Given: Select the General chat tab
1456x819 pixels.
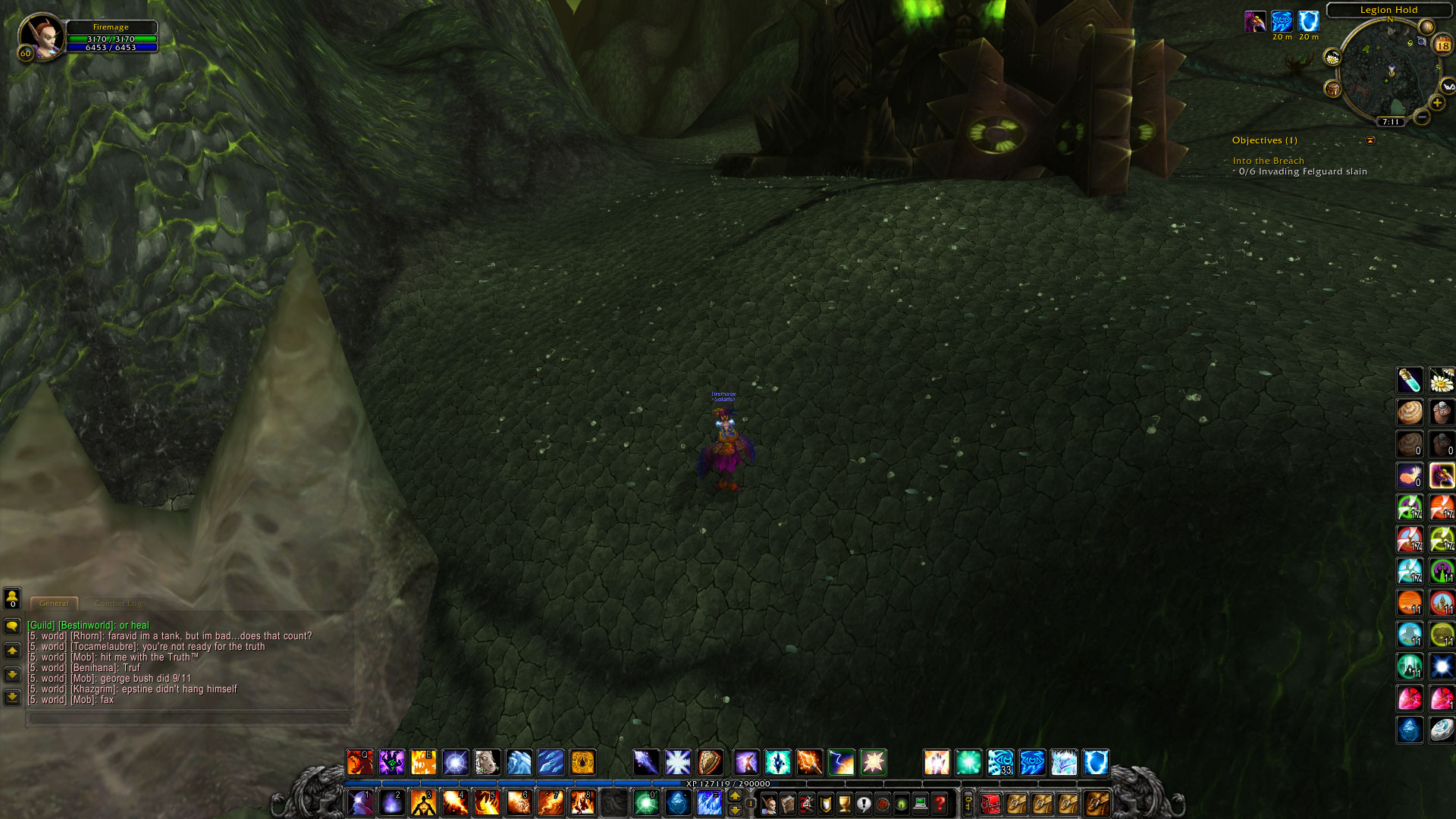Looking at the screenshot, I should point(54,603).
